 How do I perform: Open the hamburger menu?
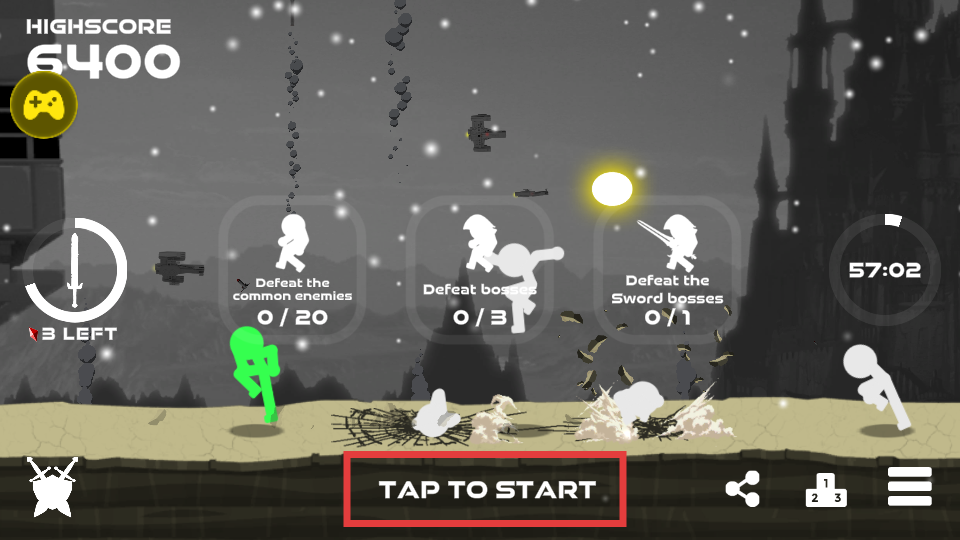910,487
